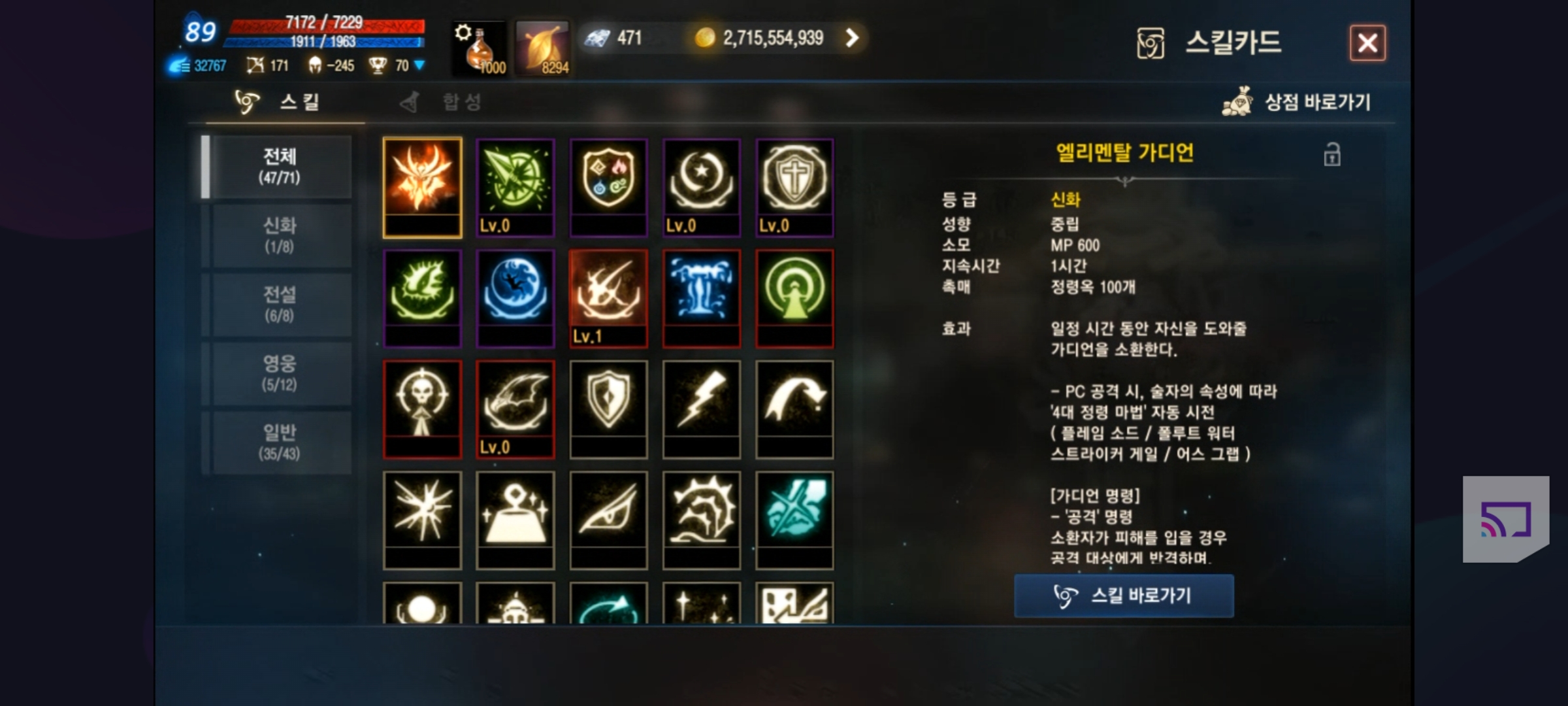Open the 상점 바로가기 shop shortcut
This screenshot has height=706, width=1568.
coord(1297,102)
